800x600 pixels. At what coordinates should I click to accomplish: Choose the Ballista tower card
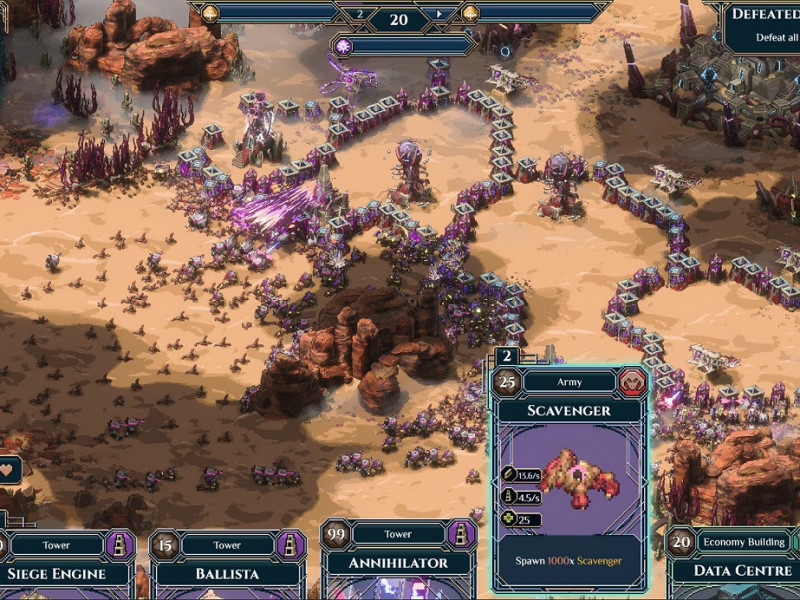point(227,570)
